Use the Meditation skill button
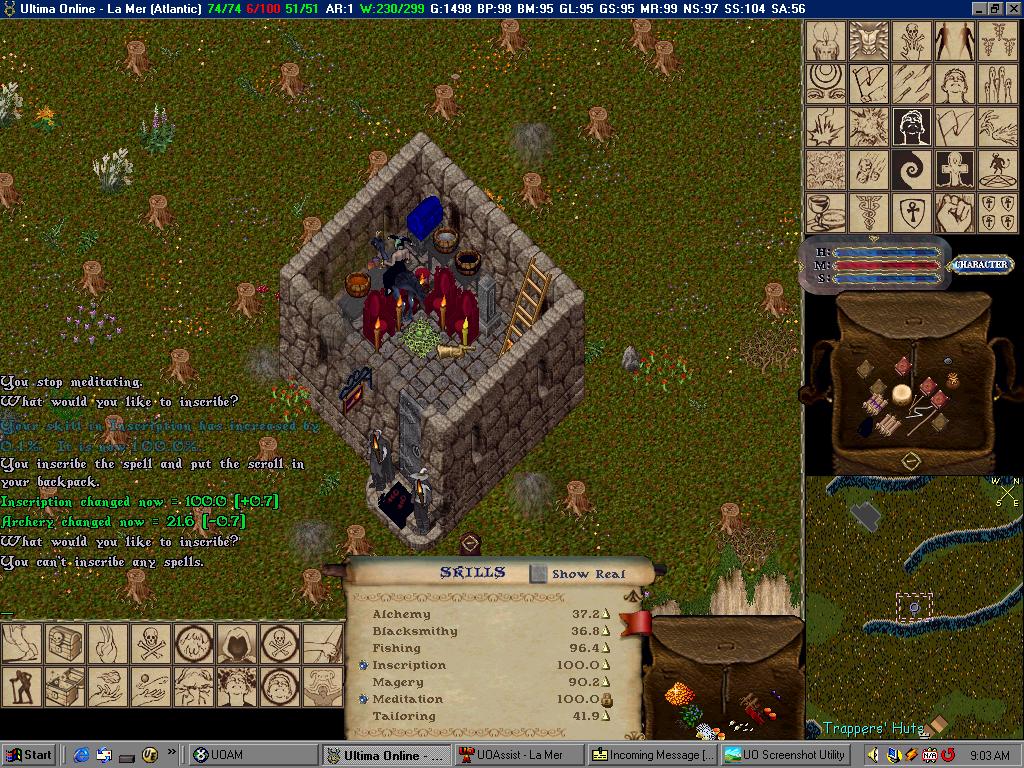Image resolution: width=1024 pixels, height=768 pixels. pos(363,699)
